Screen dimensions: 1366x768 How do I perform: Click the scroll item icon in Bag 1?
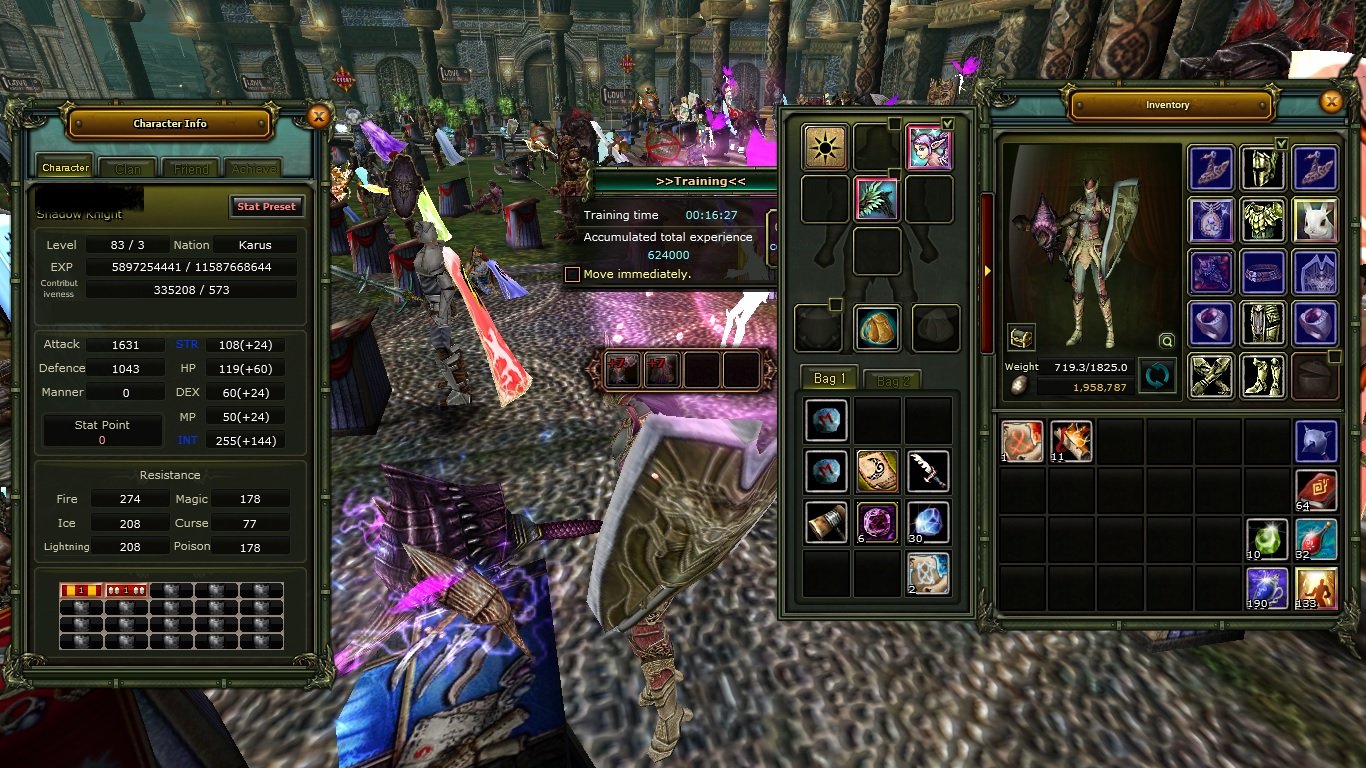(x=877, y=470)
